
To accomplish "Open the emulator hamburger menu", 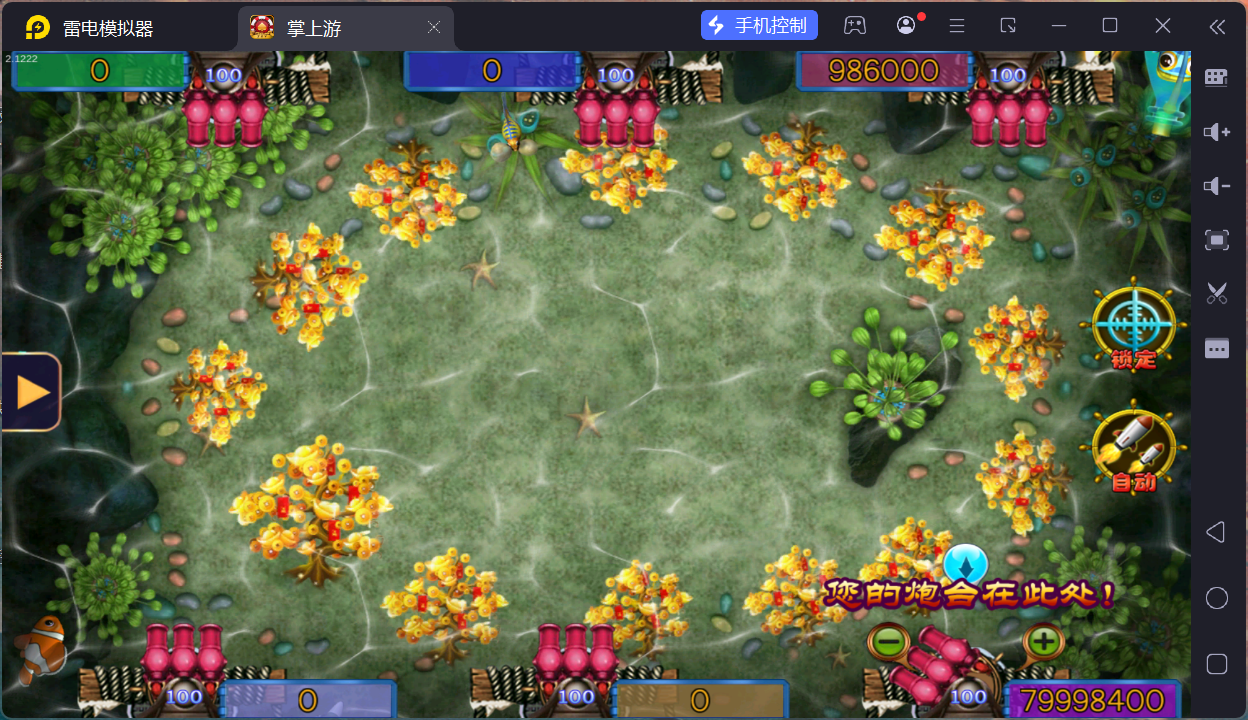I will (x=957, y=26).
